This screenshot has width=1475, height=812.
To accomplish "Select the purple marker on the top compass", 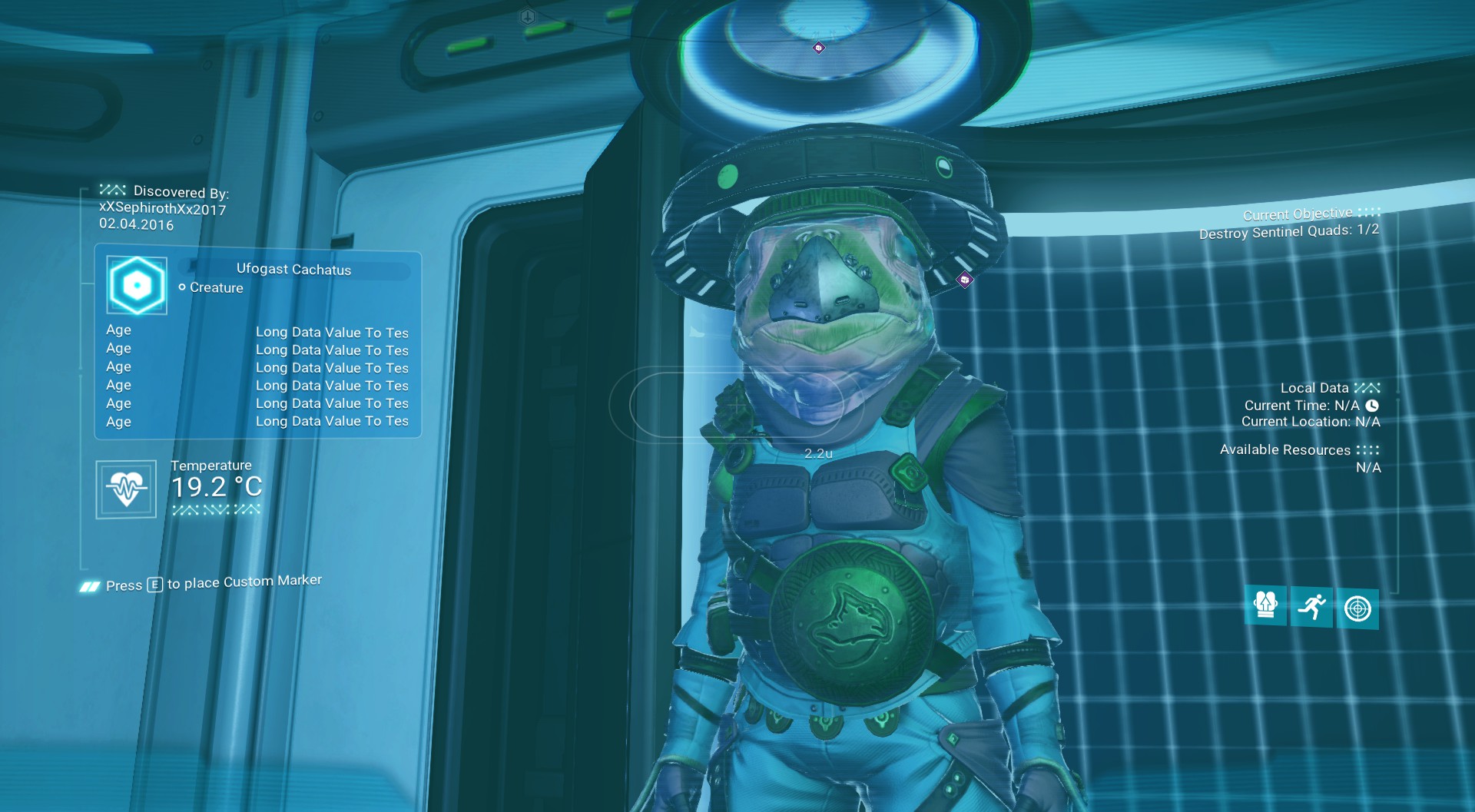I will [819, 48].
